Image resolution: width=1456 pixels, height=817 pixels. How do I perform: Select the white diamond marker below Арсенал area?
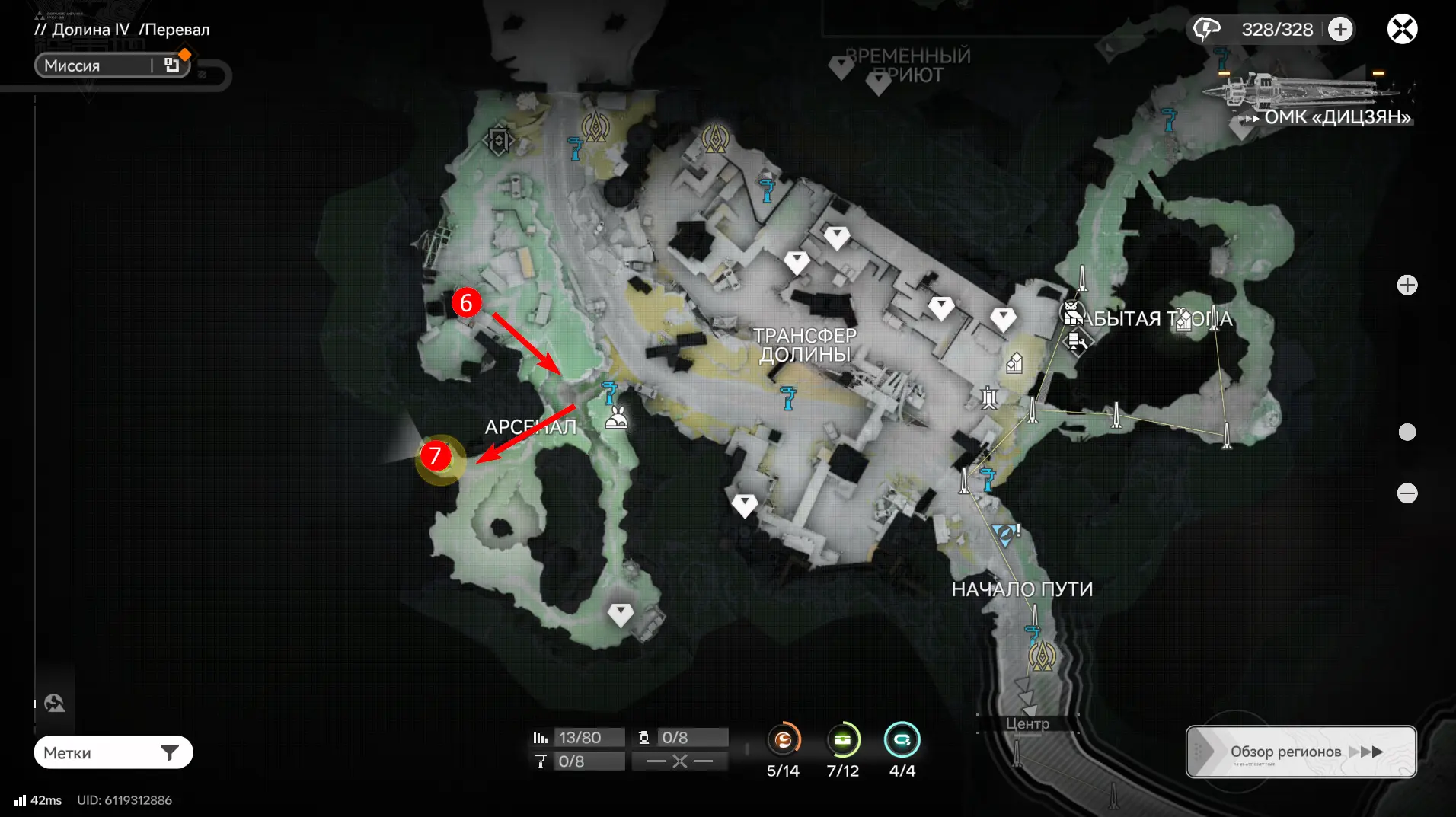(621, 614)
